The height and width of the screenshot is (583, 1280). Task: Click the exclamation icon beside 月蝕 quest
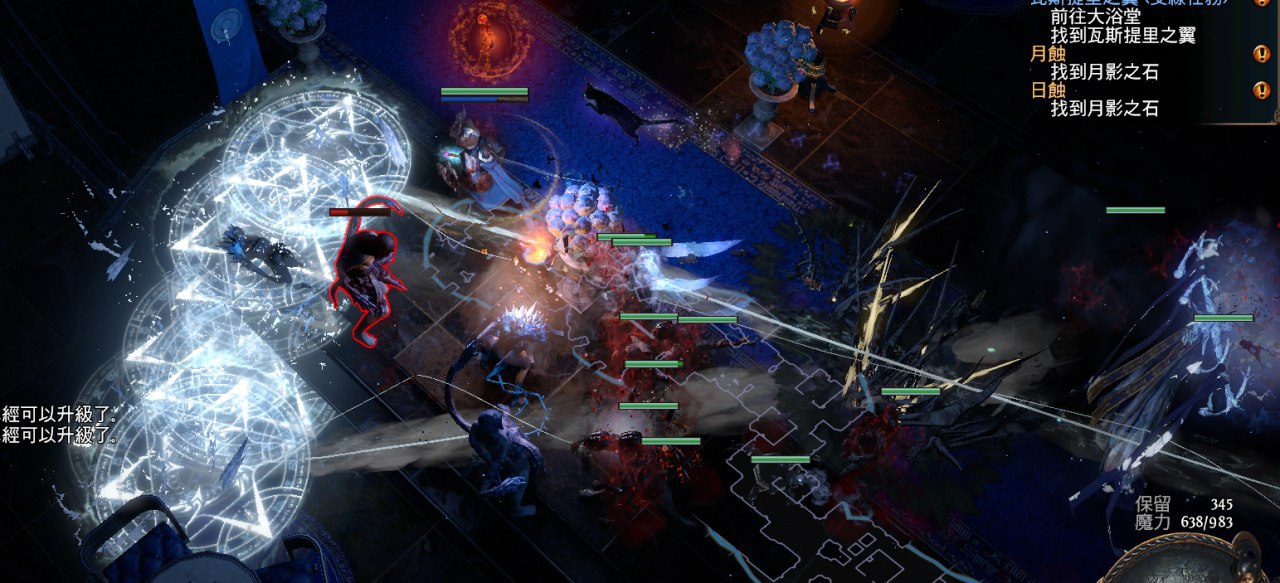pyautogui.click(x=1261, y=54)
